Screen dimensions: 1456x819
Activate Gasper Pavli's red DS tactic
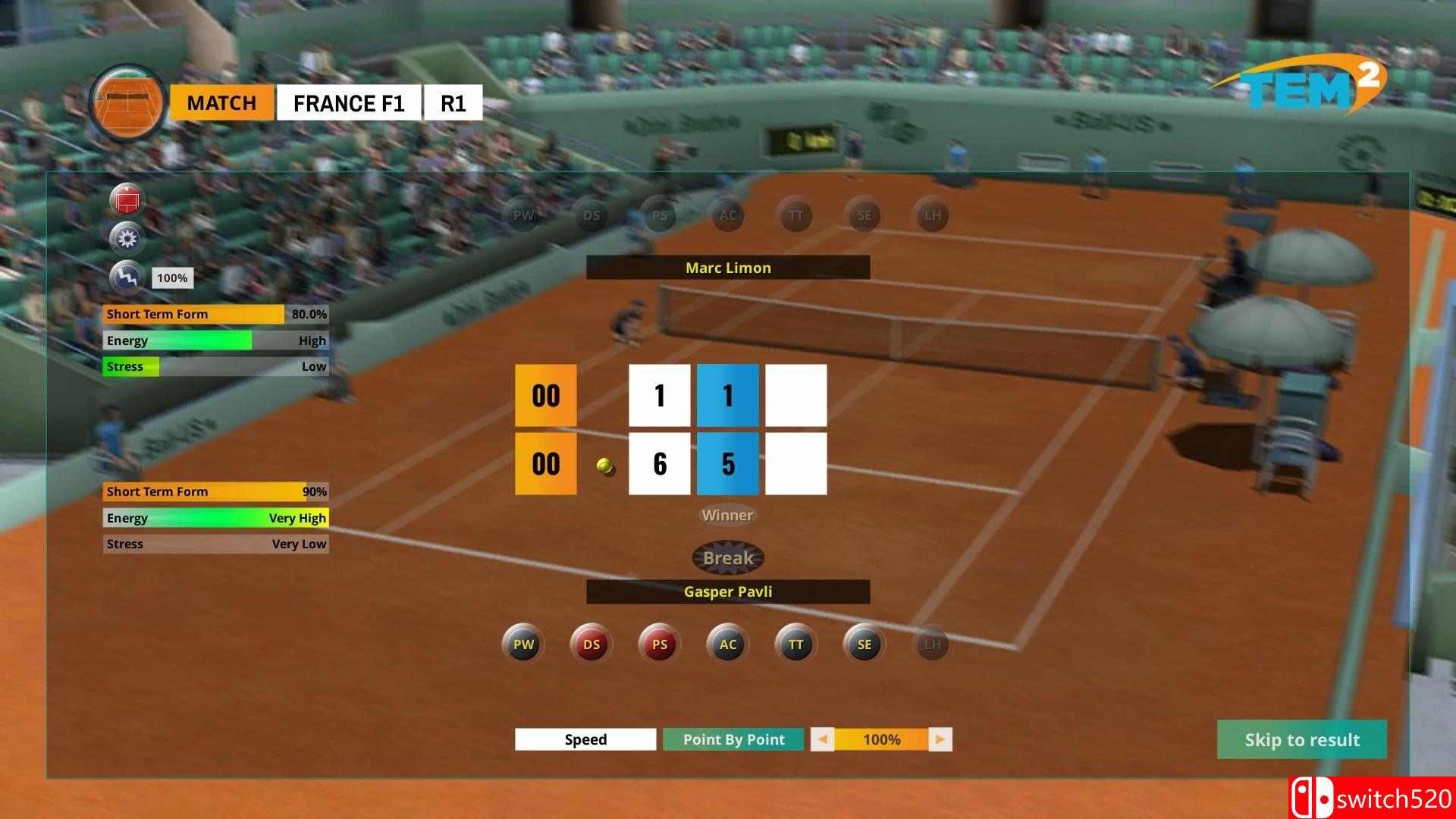click(x=591, y=645)
